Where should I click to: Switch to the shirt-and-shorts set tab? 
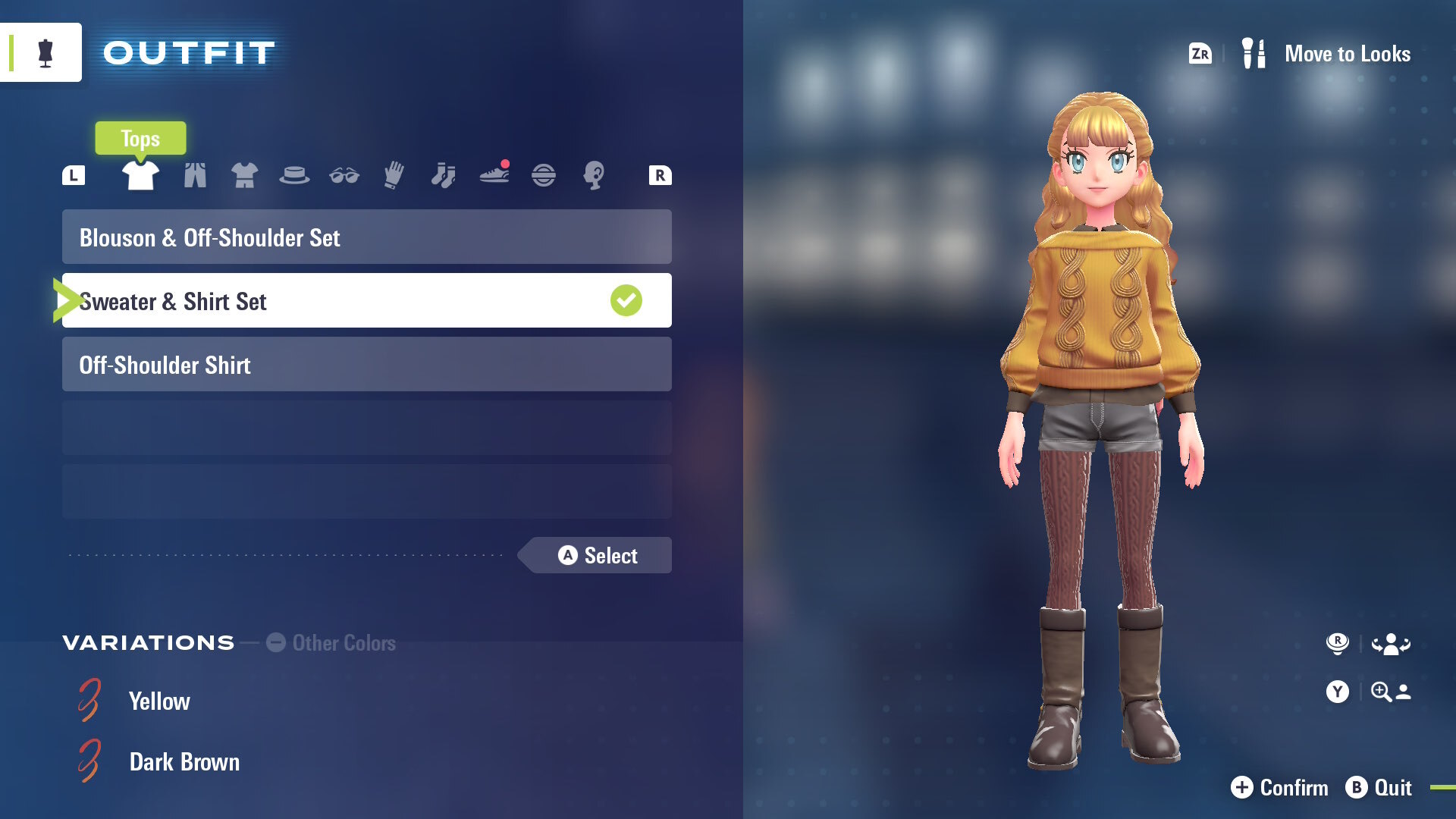[244, 175]
